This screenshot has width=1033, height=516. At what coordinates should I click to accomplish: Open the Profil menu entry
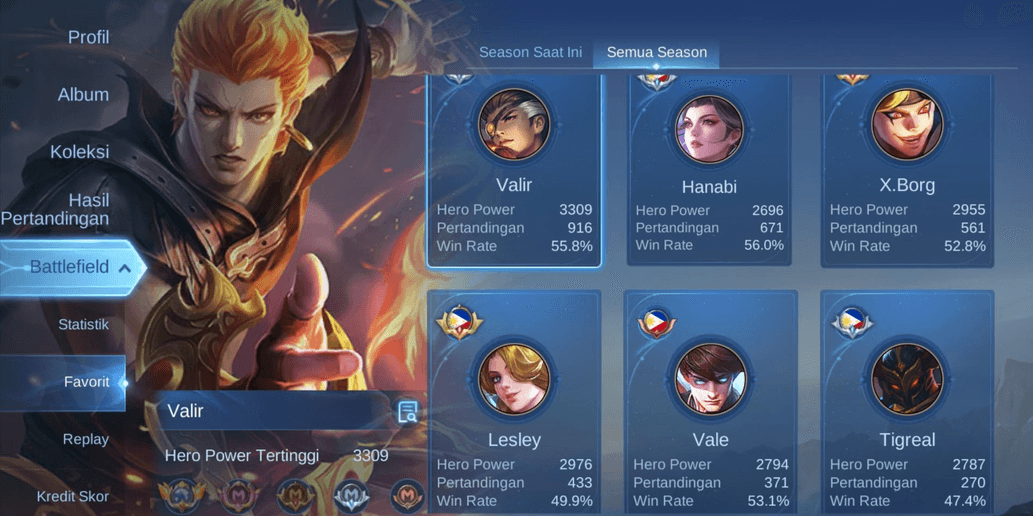pos(88,38)
